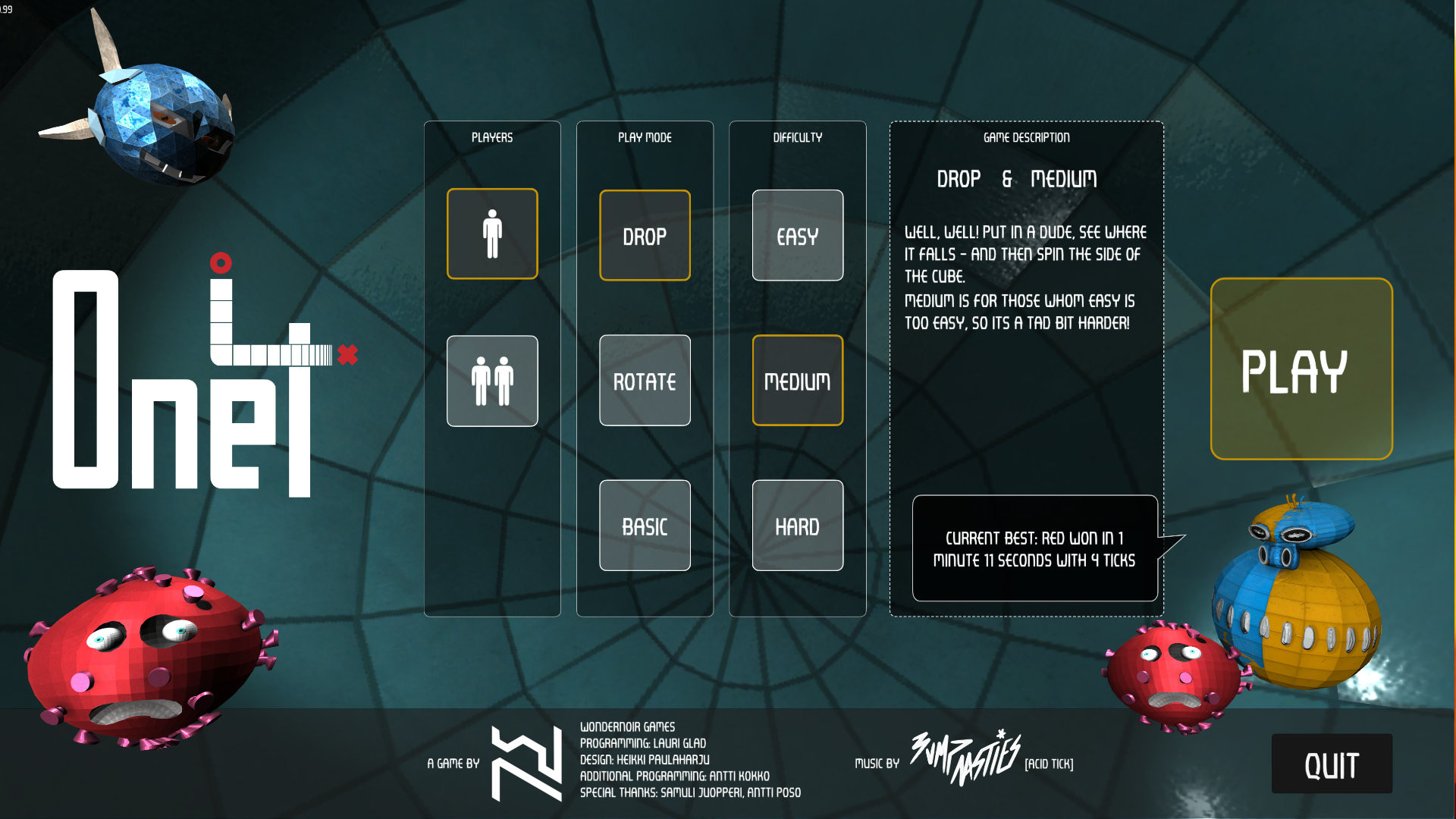Enable Hard difficulty
Viewport: 1456px width, 819px height.
click(x=797, y=526)
